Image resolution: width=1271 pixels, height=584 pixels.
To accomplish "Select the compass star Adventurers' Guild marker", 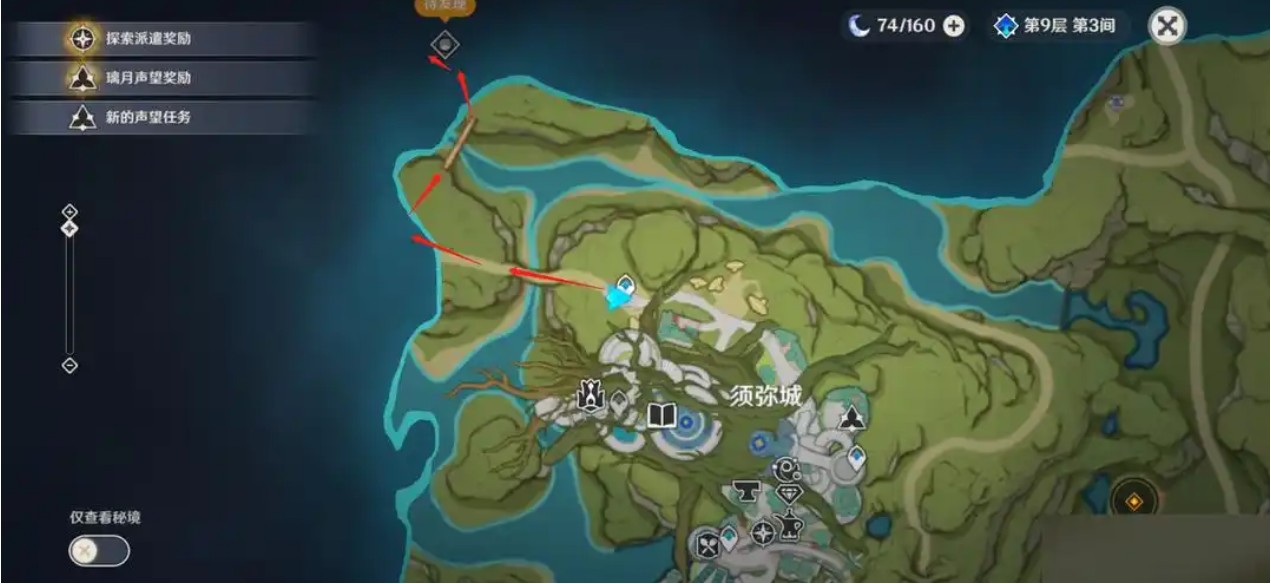I will click(x=763, y=533).
